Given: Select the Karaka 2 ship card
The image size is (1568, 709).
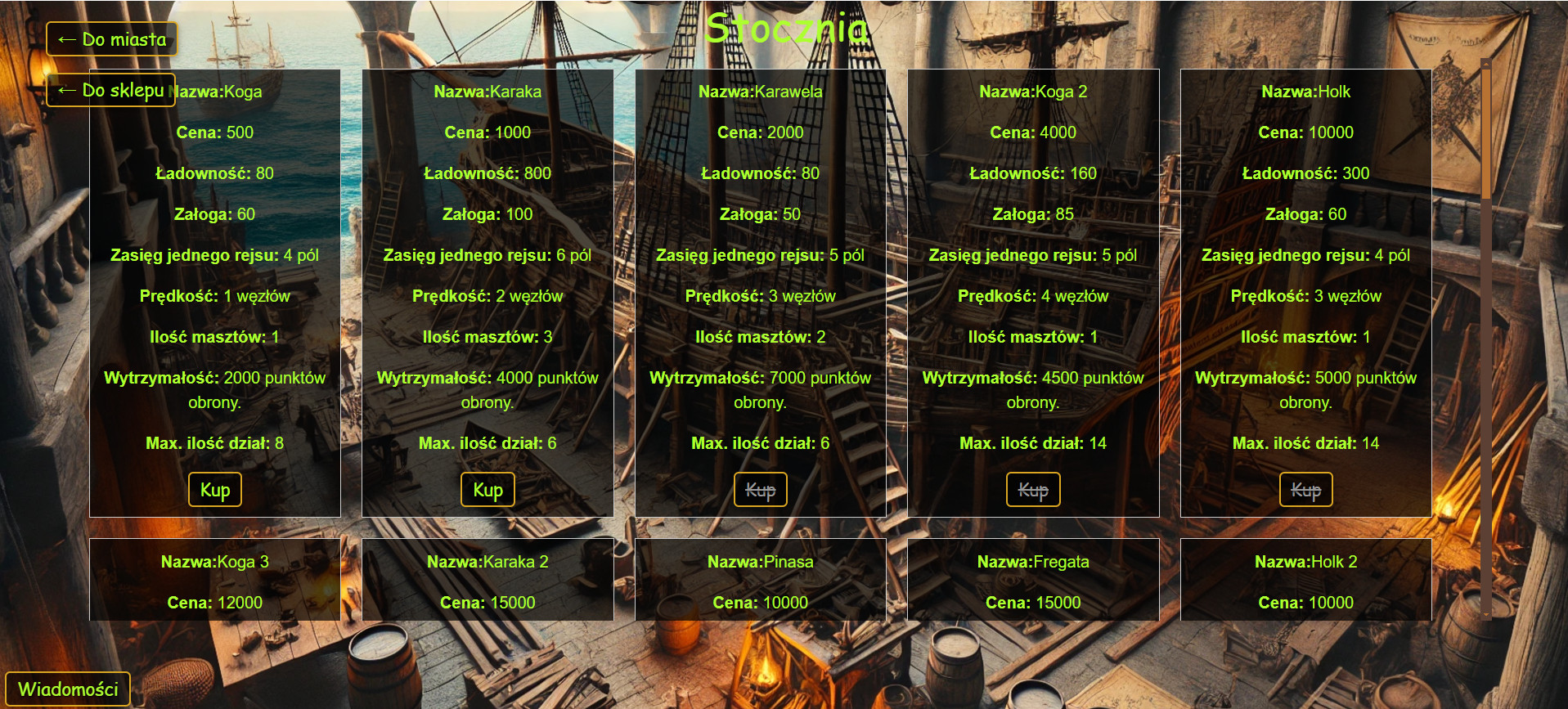Looking at the screenshot, I should click(x=487, y=579).
